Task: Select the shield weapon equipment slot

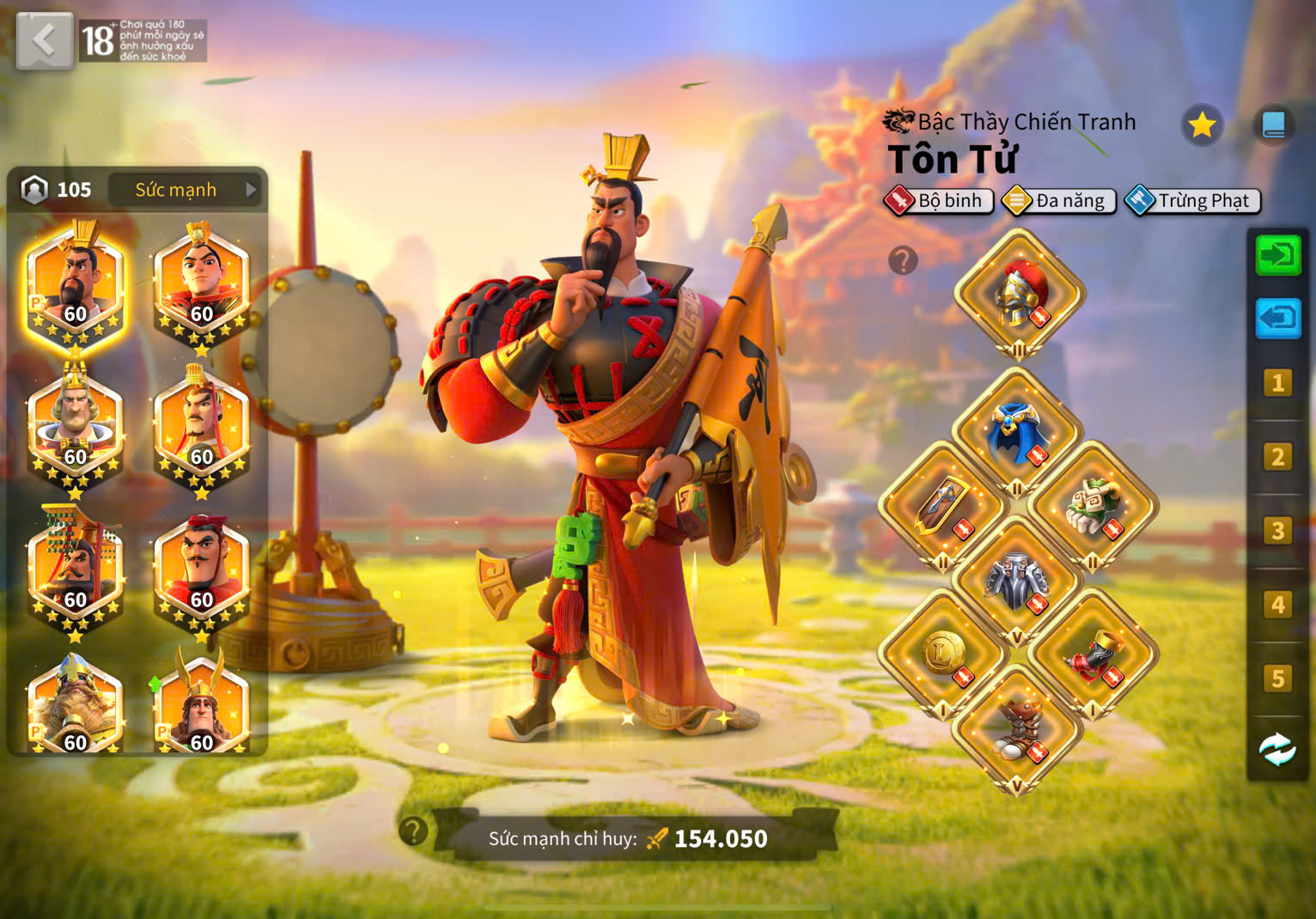Action: coord(942,507)
